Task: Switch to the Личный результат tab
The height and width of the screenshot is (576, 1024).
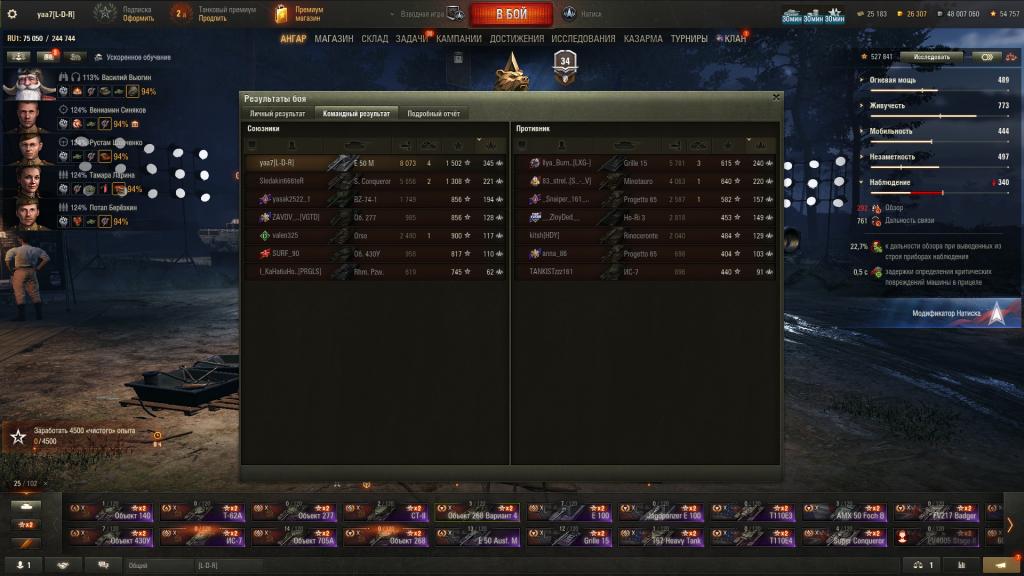Action: (x=277, y=114)
